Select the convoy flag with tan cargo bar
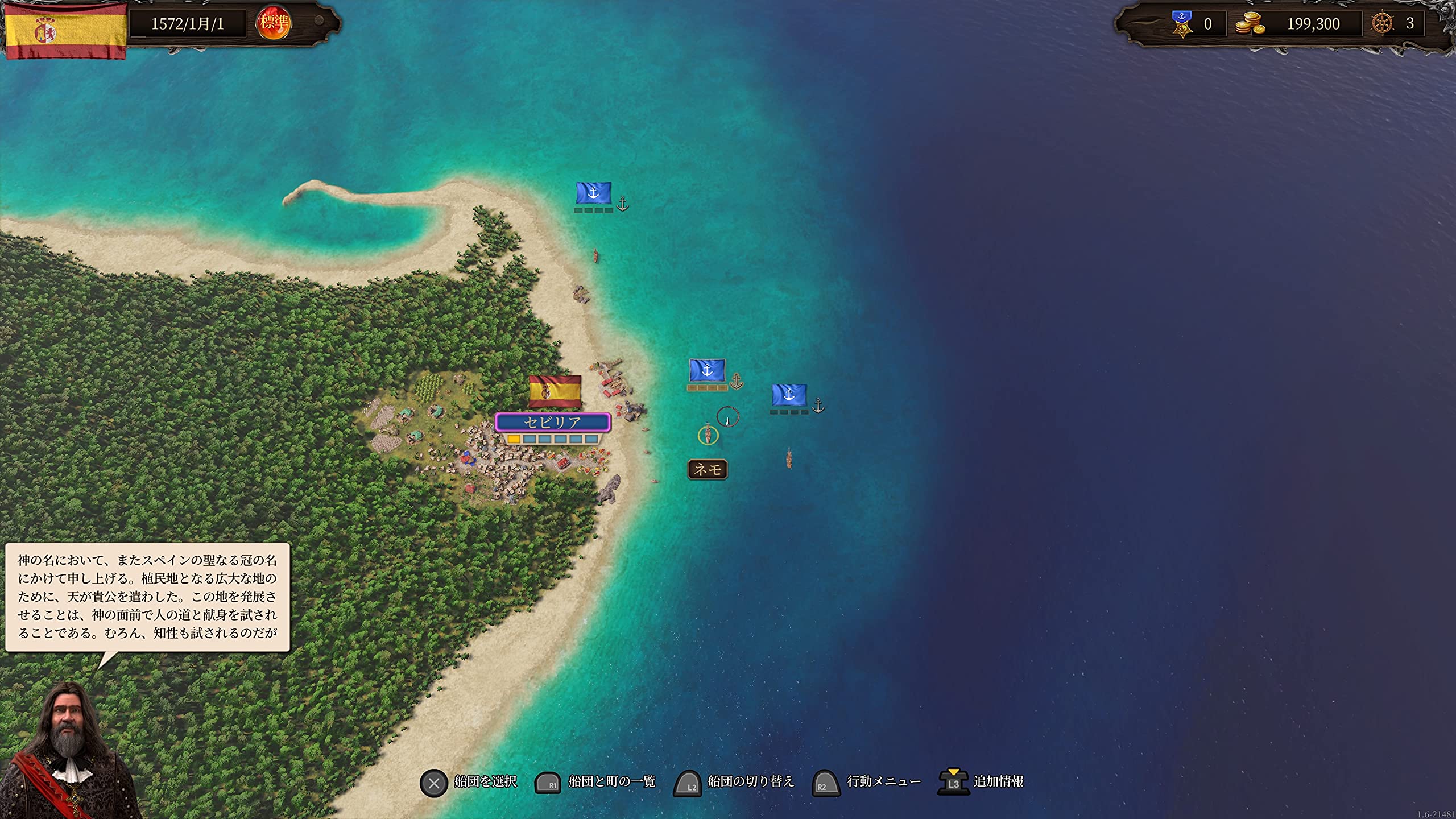The image size is (1456, 819). tap(707, 371)
